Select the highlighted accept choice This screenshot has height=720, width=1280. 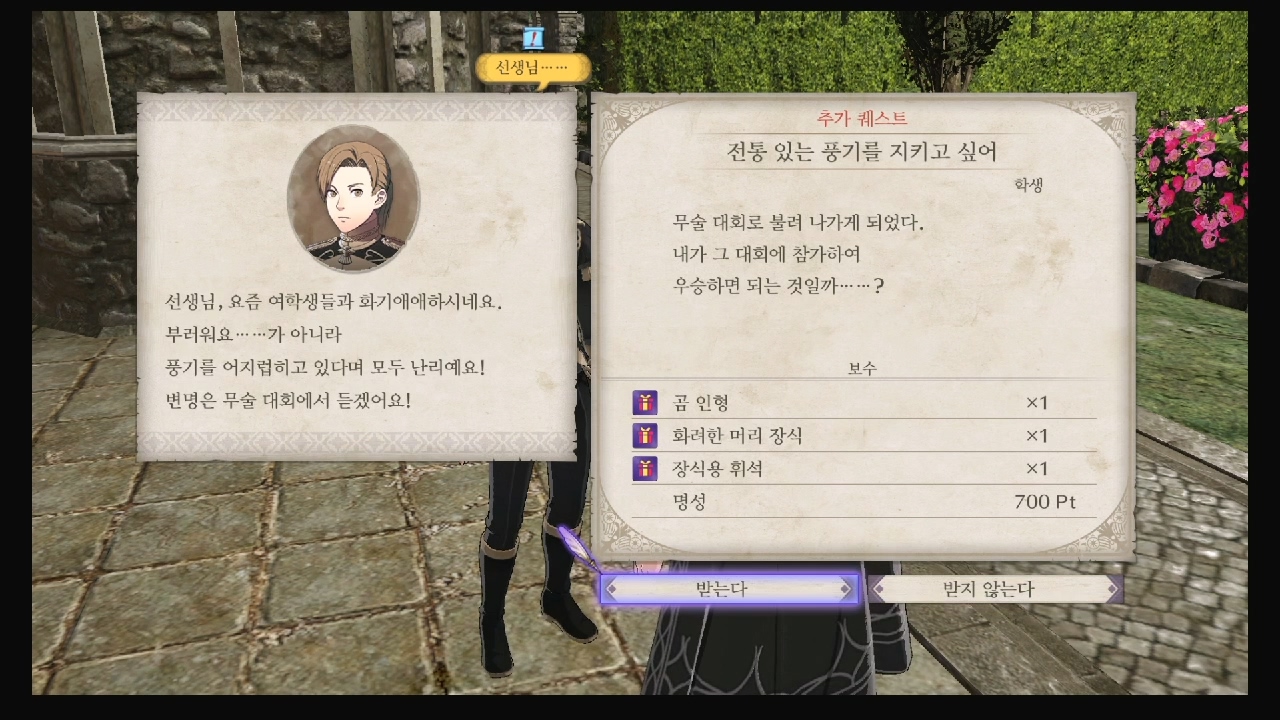[x=729, y=589]
